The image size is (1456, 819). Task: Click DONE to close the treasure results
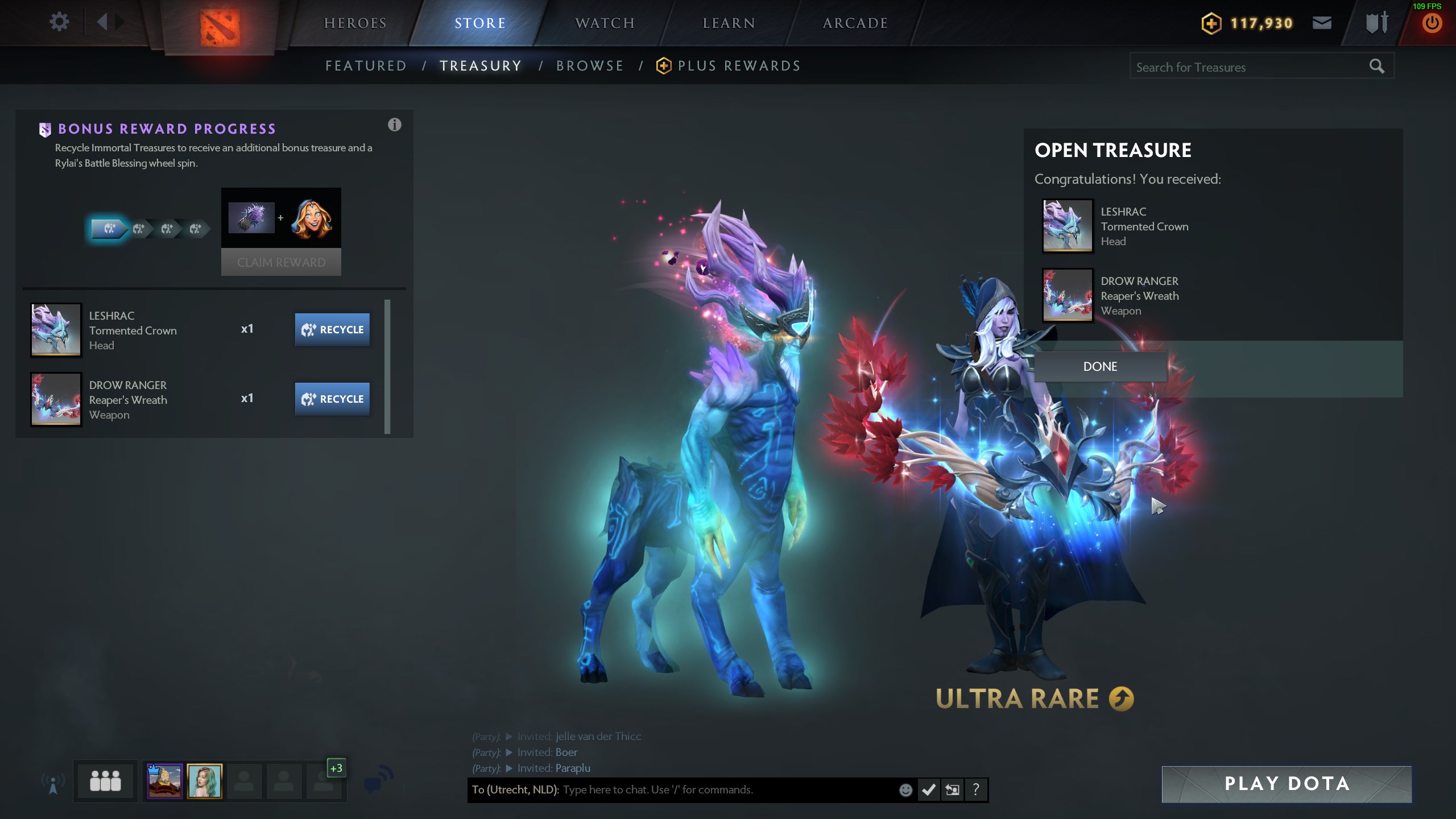1100,367
